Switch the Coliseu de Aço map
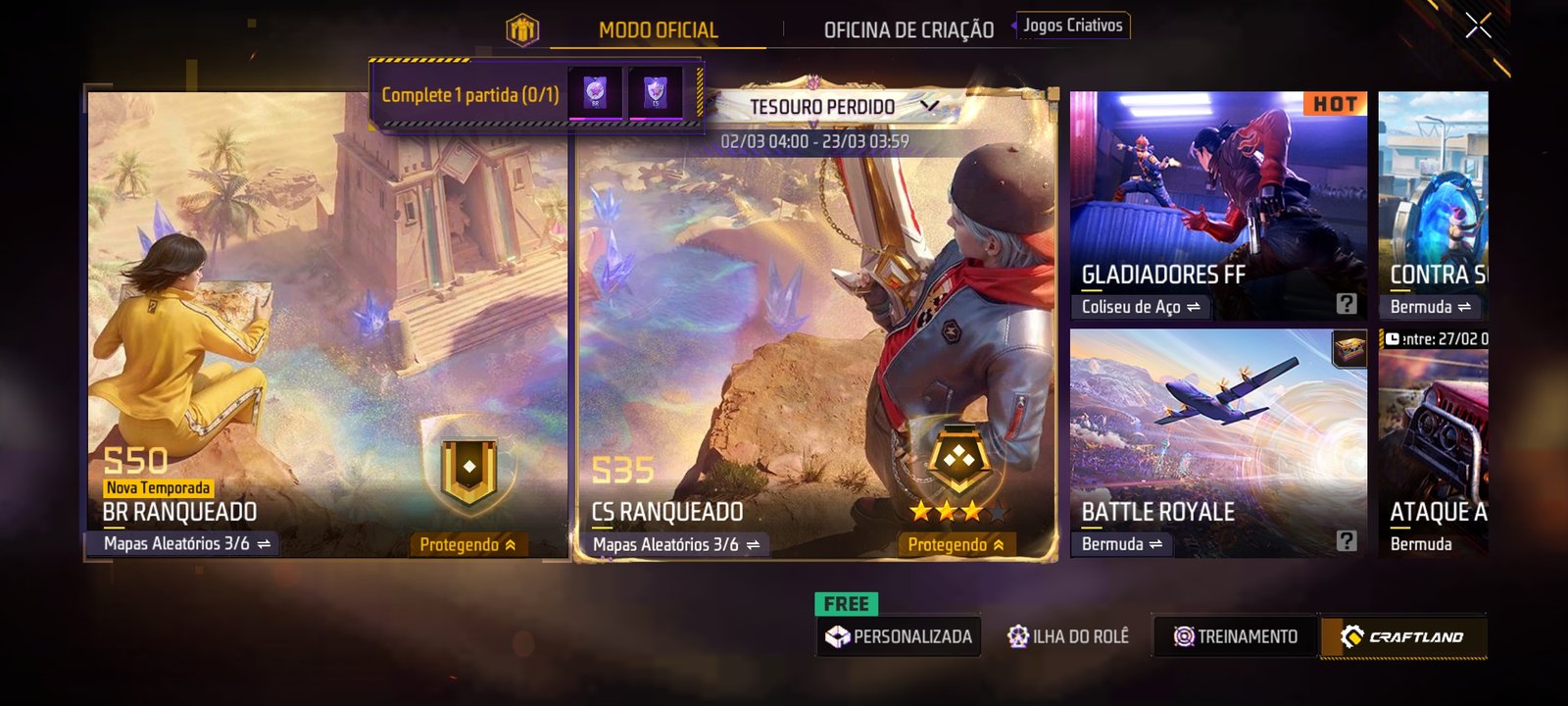 1141,307
